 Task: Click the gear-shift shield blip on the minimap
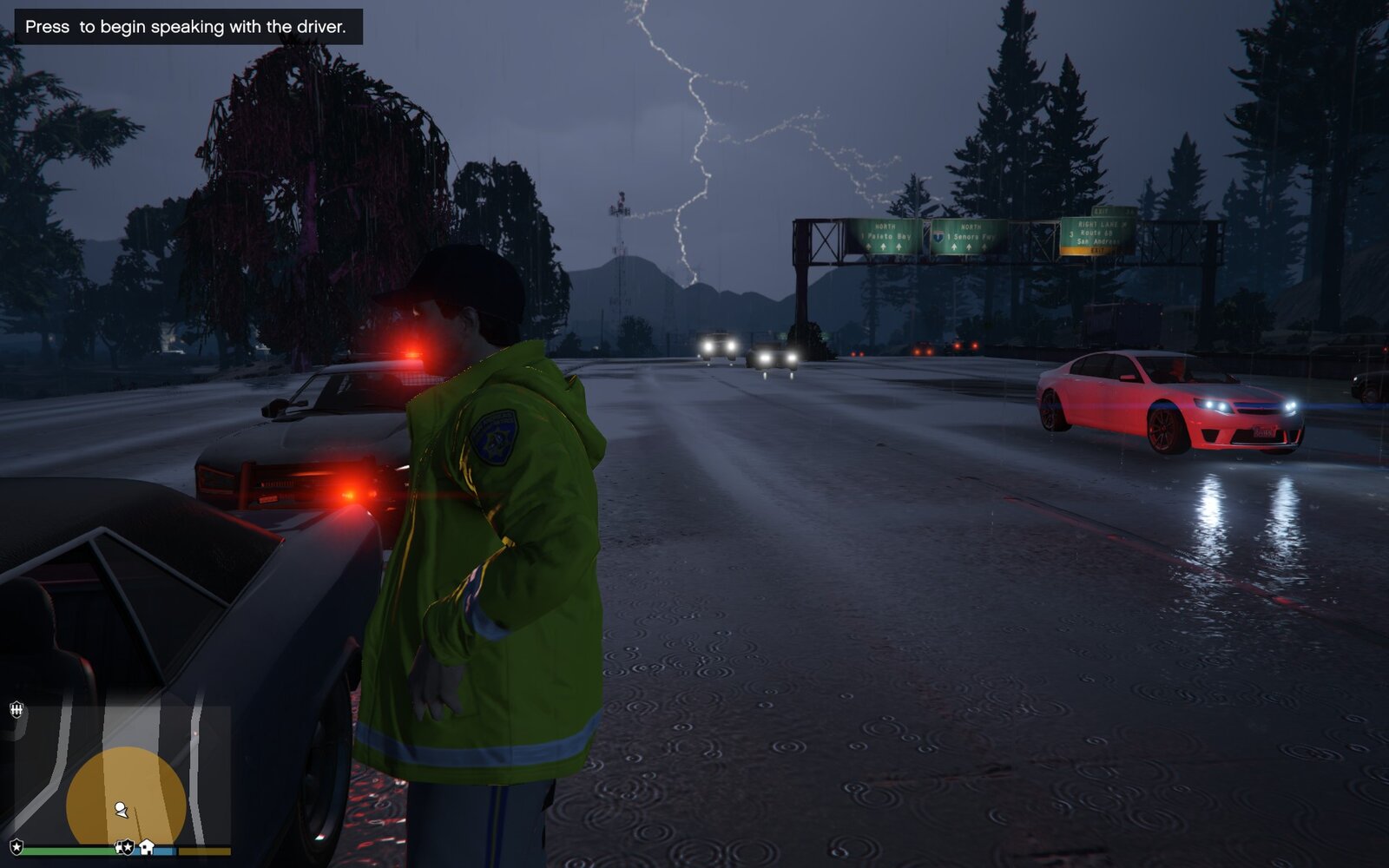pyautogui.click(x=16, y=711)
